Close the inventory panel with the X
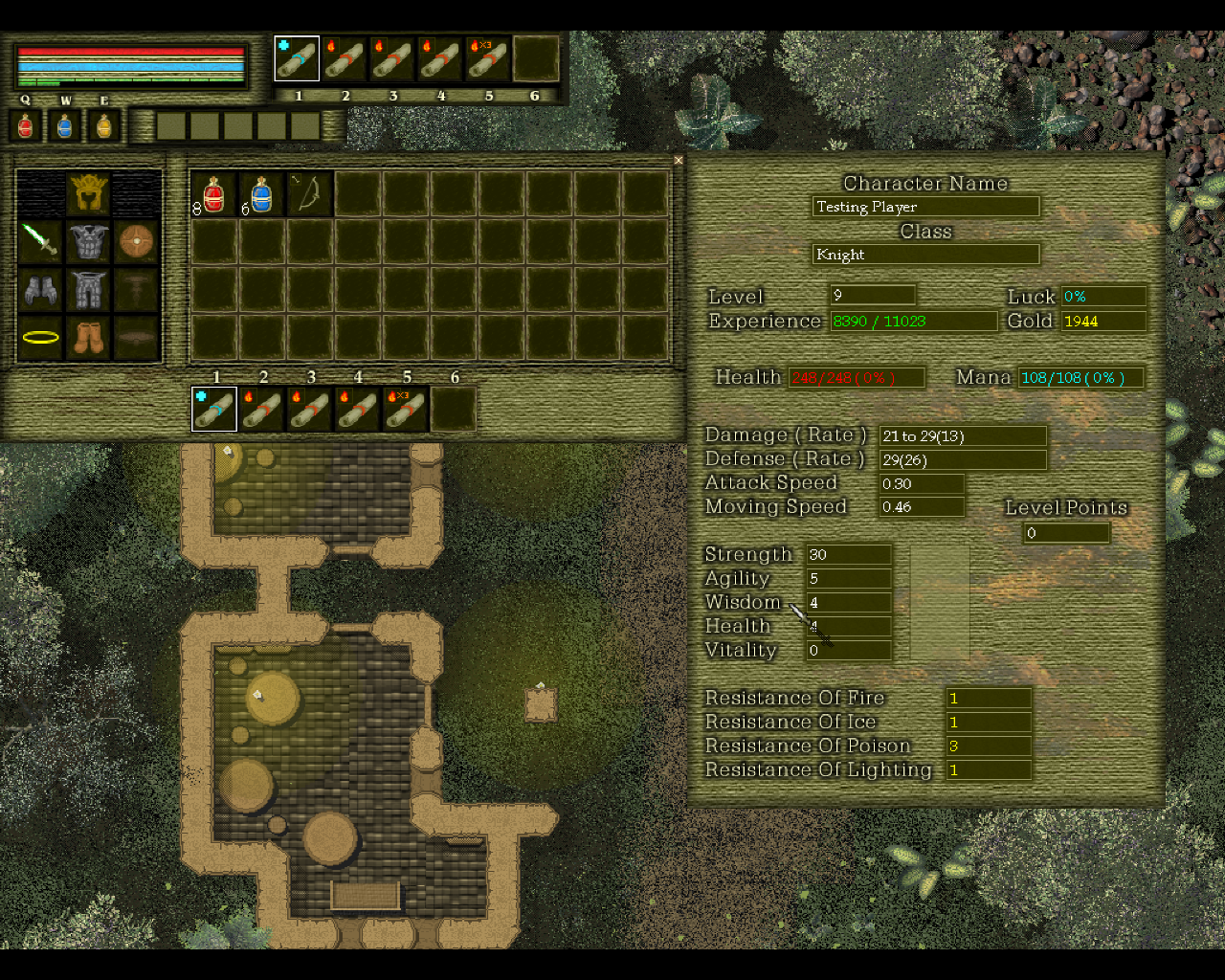Viewport: 1225px width, 980px height. (x=679, y=161)
